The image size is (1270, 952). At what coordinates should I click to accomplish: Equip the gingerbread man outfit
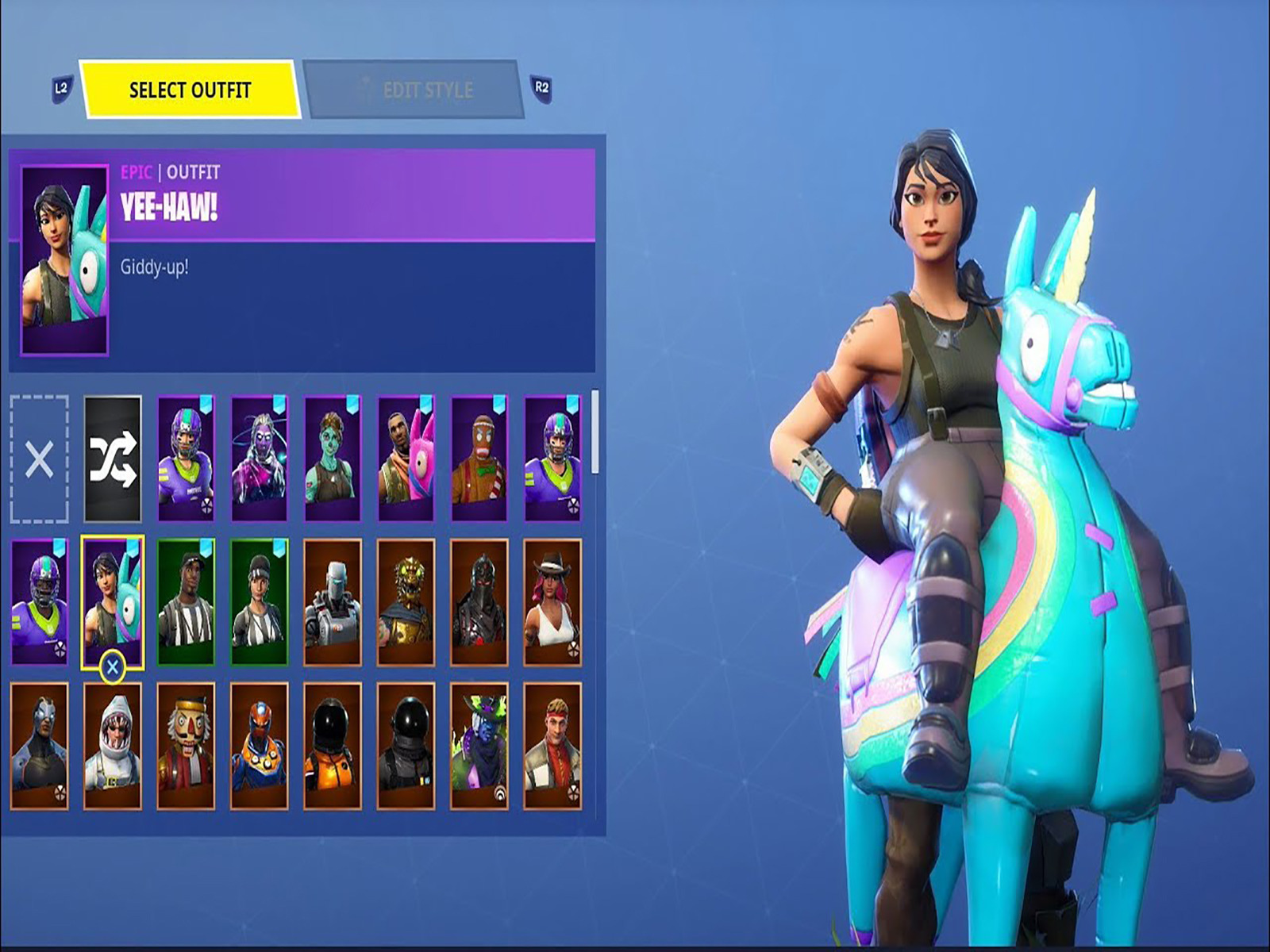point(479,459)
